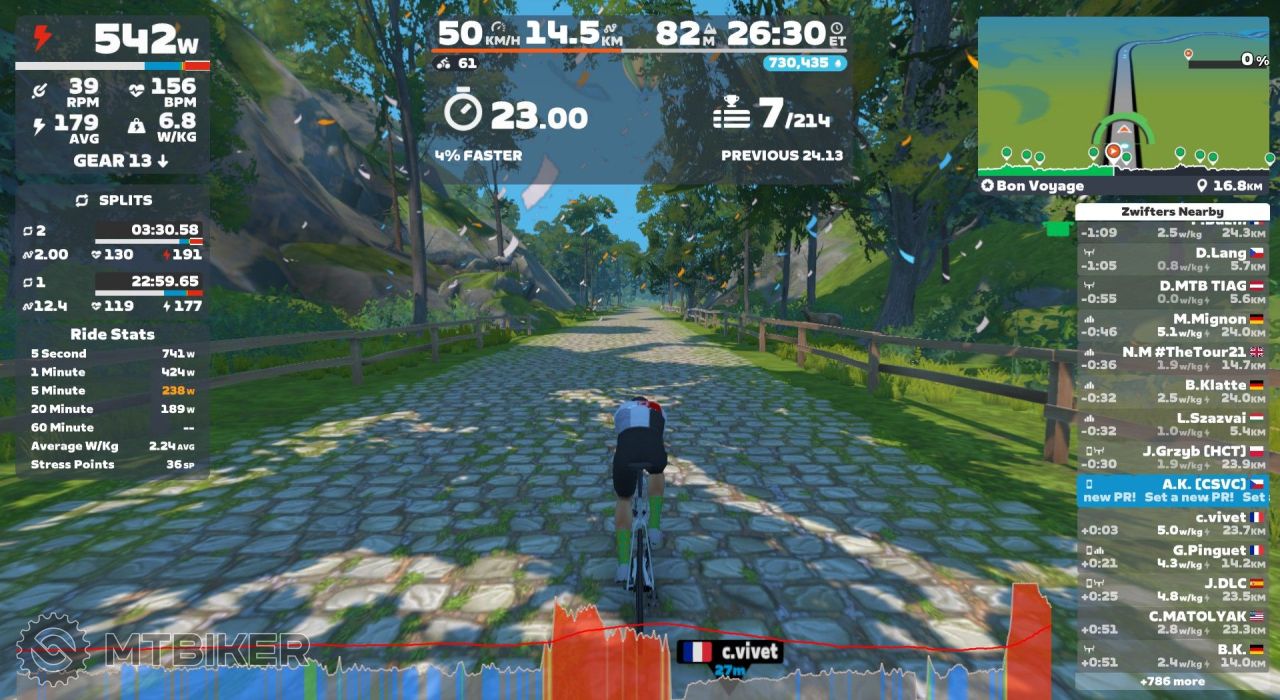Click C.MATOLYAK in Zwifters Nearby
Screen dimensions: 1280x700
coord(1173,622)
